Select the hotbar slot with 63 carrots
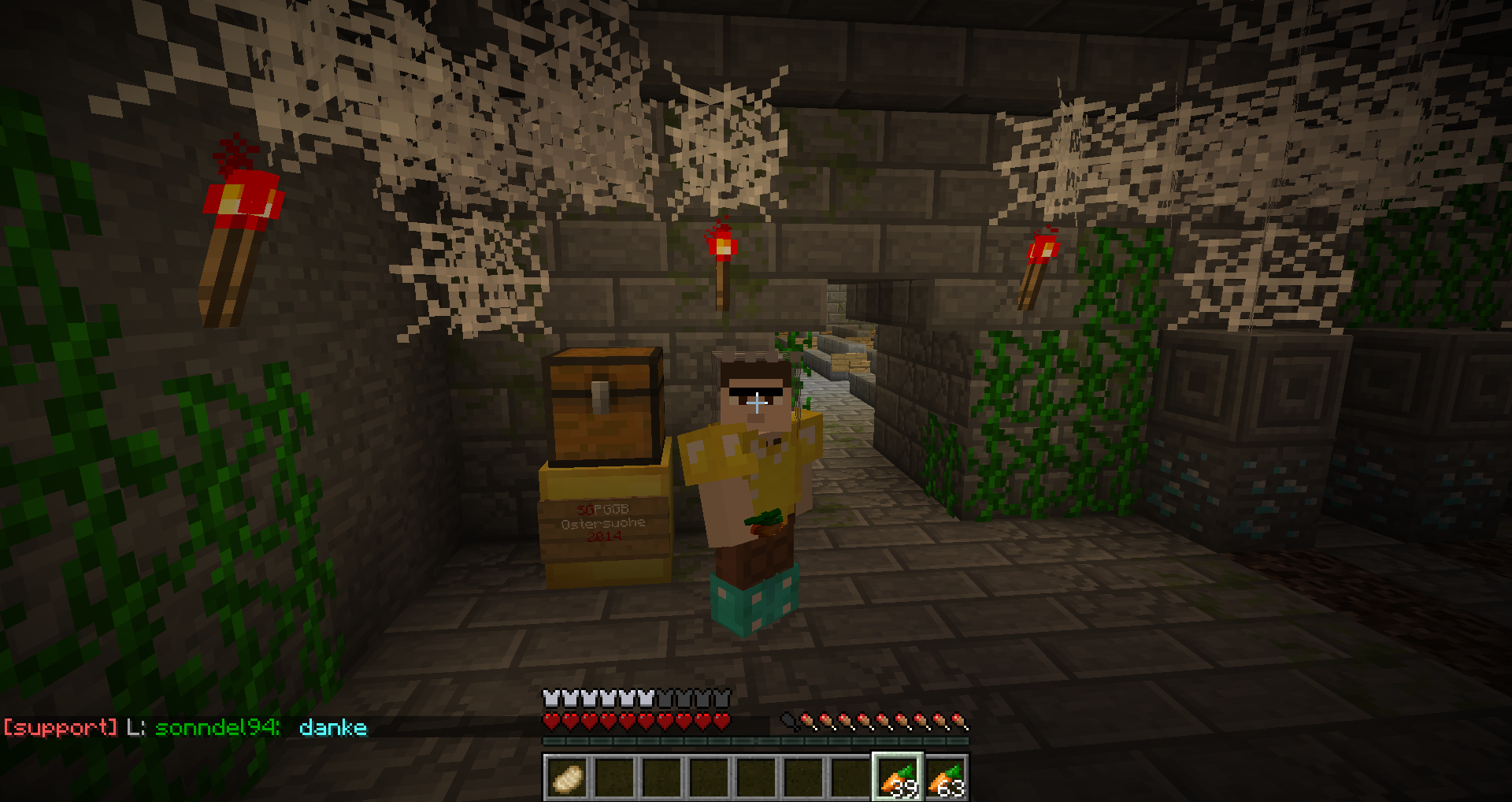This screenshot has height=802, width=1512. pos(946,778)
